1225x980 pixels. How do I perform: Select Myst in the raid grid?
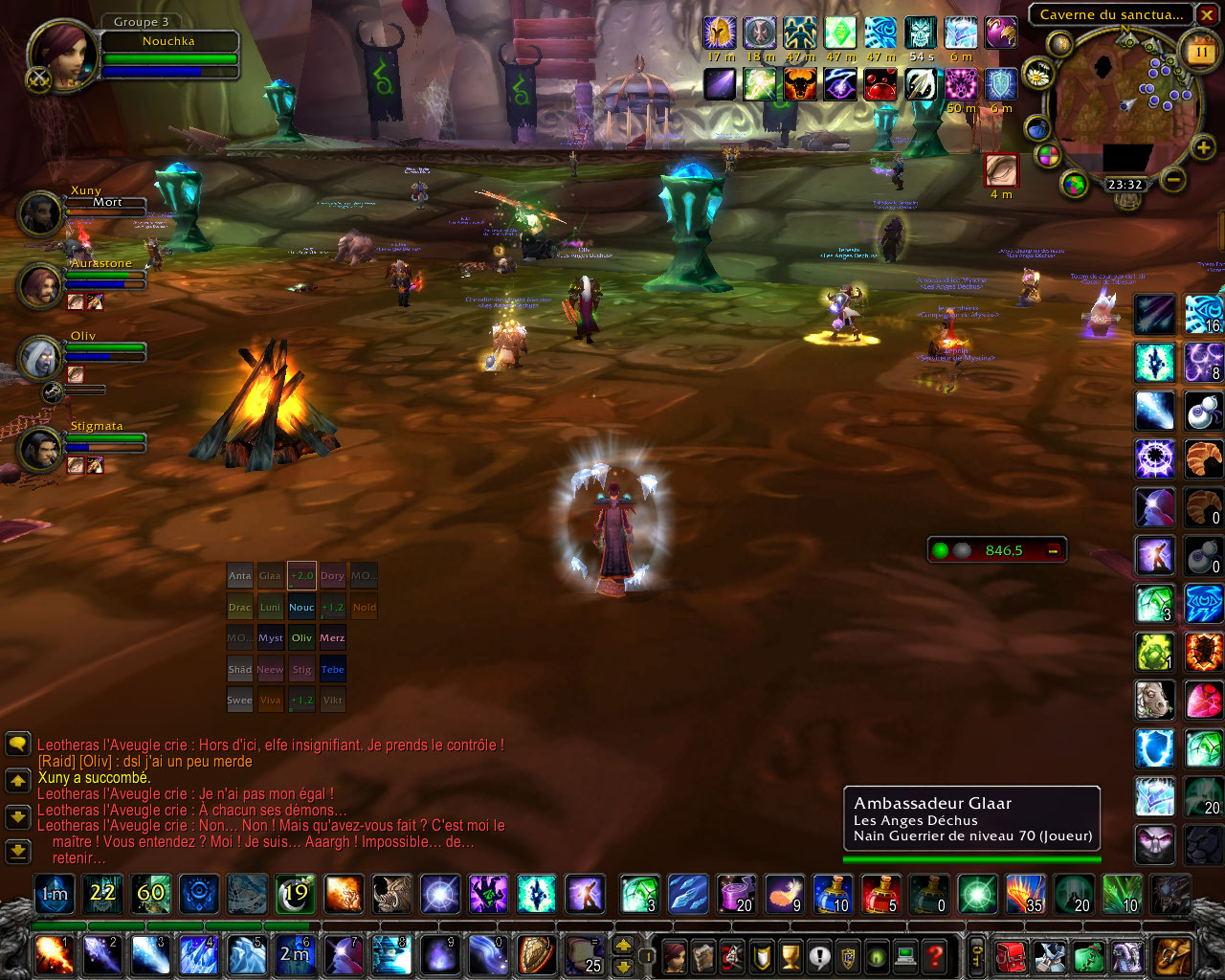pyautogui.click(x=271, y=638)
